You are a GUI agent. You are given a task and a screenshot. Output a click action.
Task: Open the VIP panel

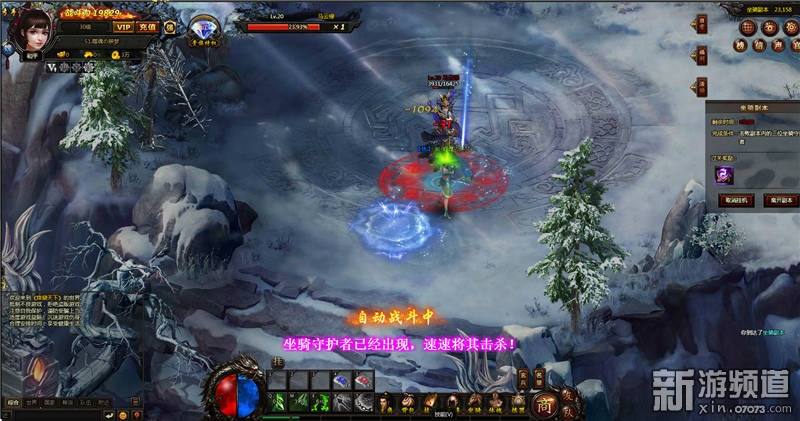(x=123, y=27)
